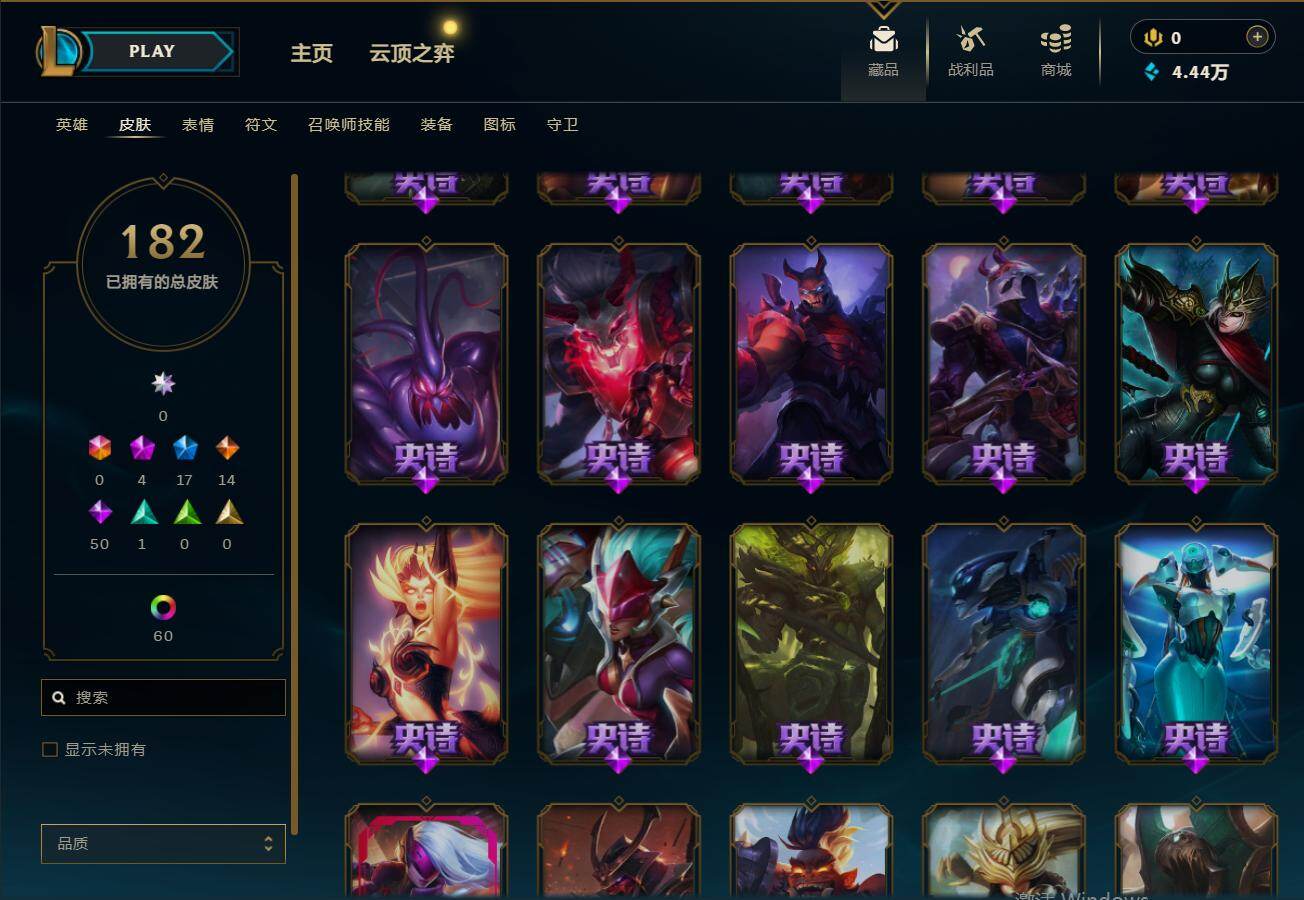Switch to the 英雄 champions tab
1304x900 pixels.
click(x=72, y=125)
